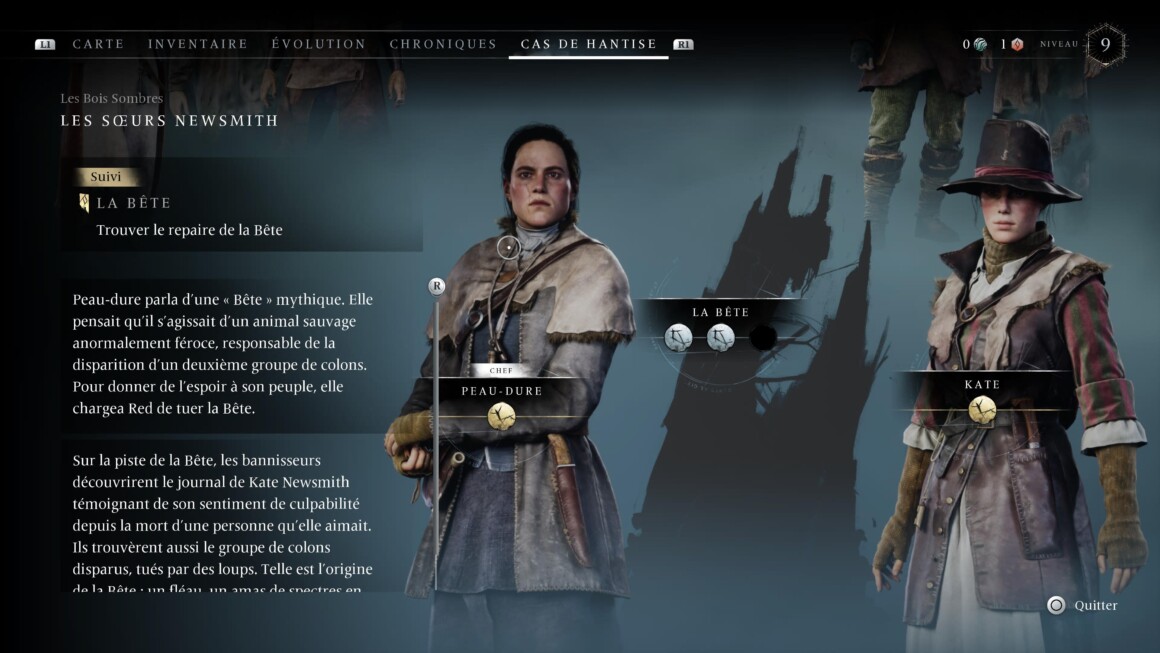Select the Peau-Dure character node
The width and height of the screenshot is (1160, 653).
click(502, 415)
